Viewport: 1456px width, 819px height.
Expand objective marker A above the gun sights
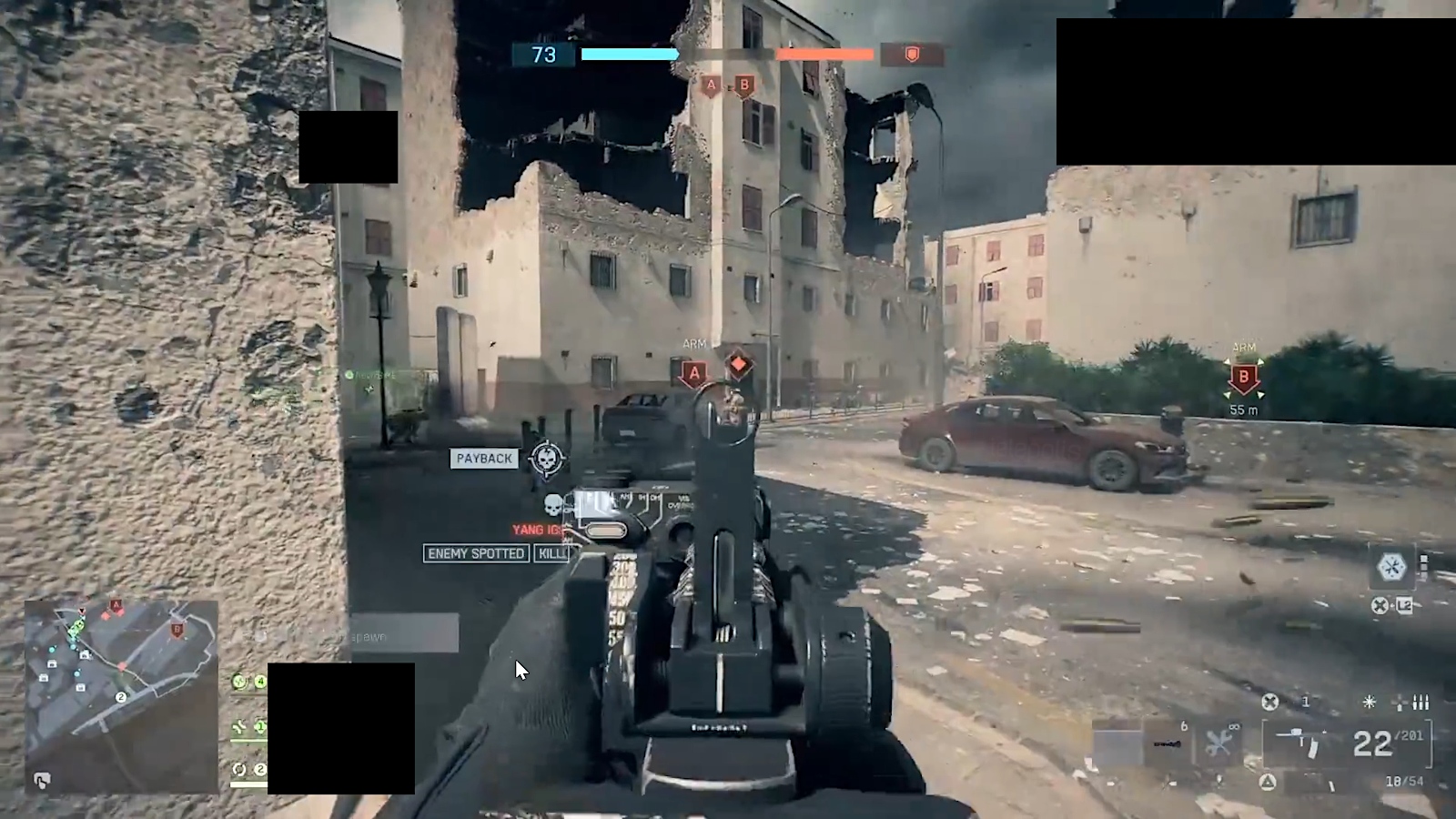(693, 371)
